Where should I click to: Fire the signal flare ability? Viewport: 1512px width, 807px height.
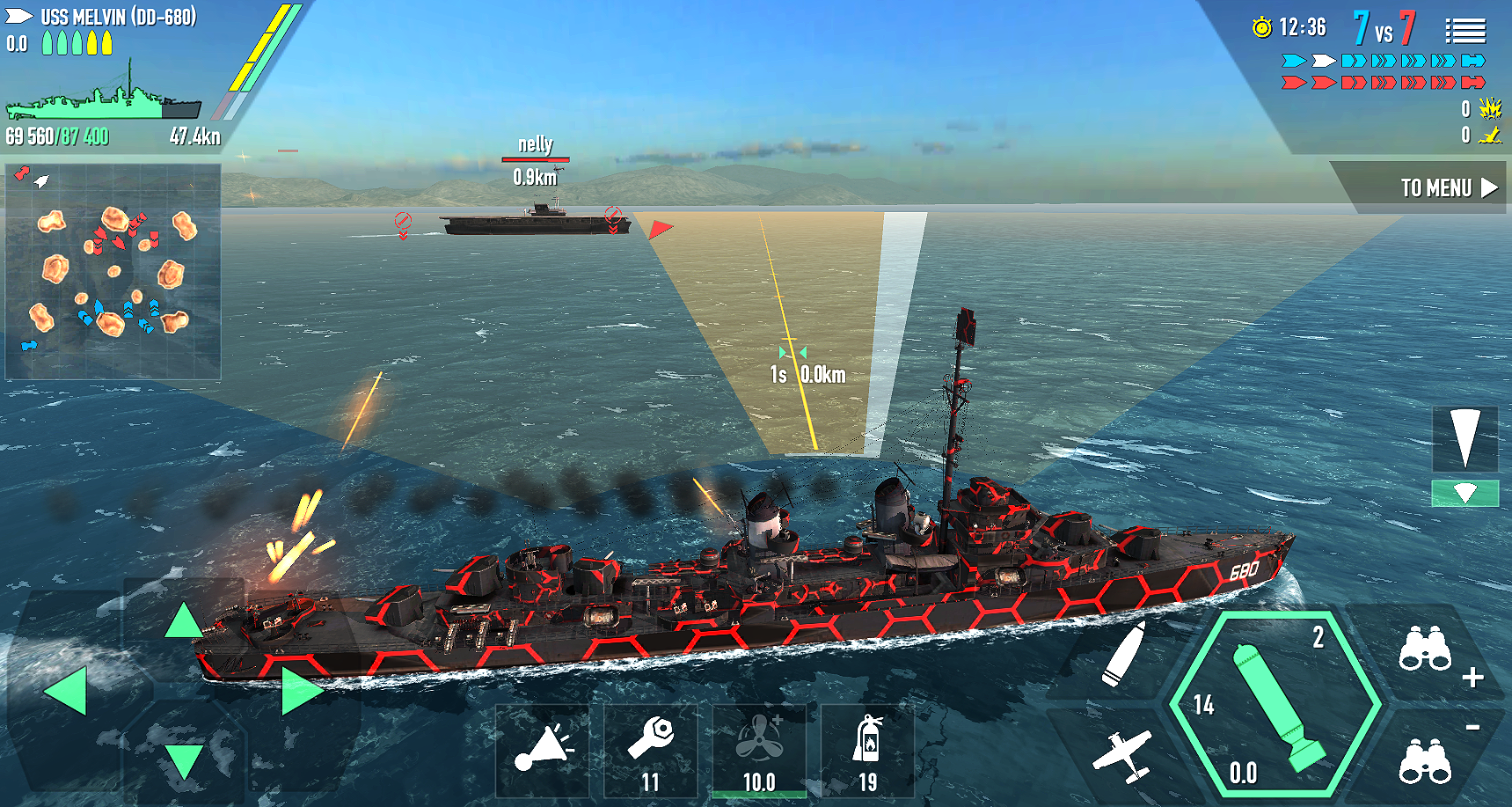[543, 750]
